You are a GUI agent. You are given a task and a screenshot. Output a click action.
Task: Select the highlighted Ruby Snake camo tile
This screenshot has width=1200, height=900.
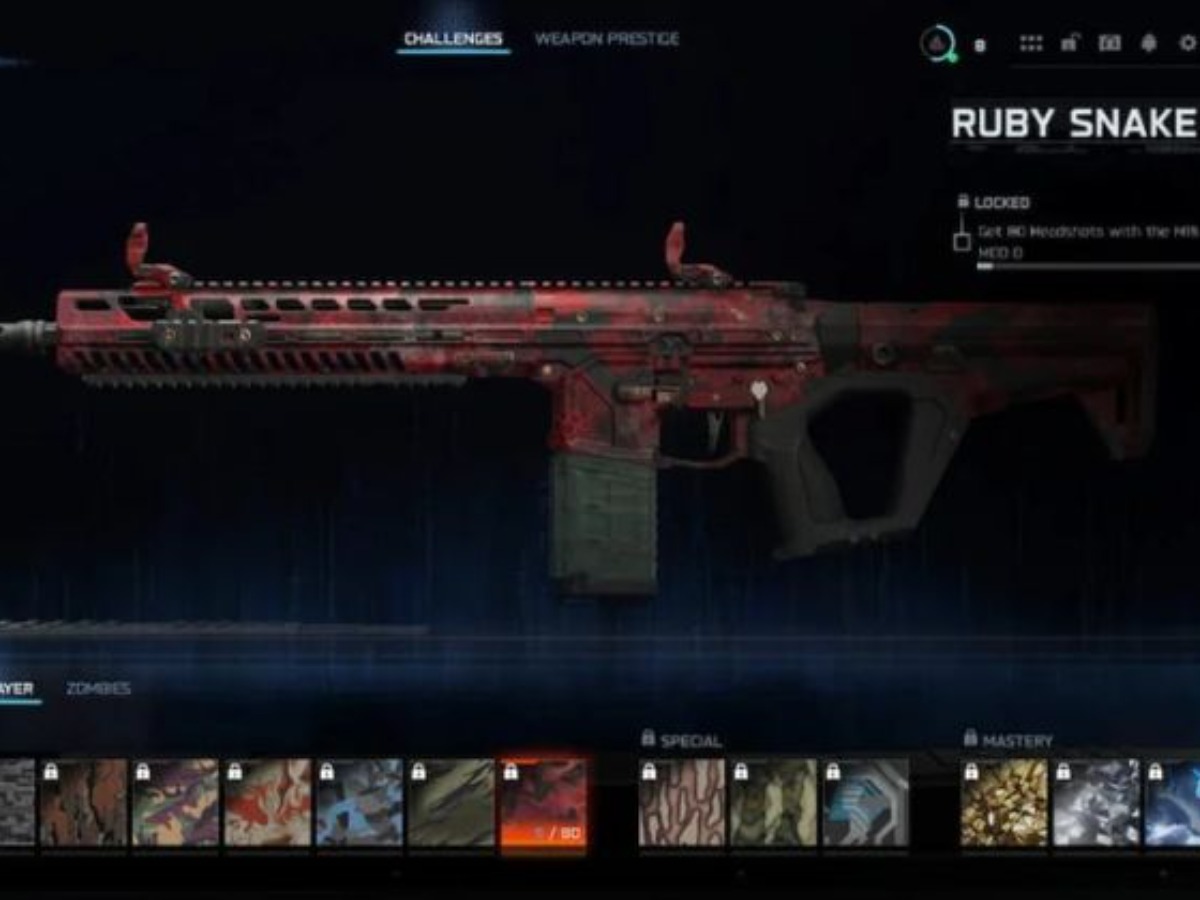(543, 803)
